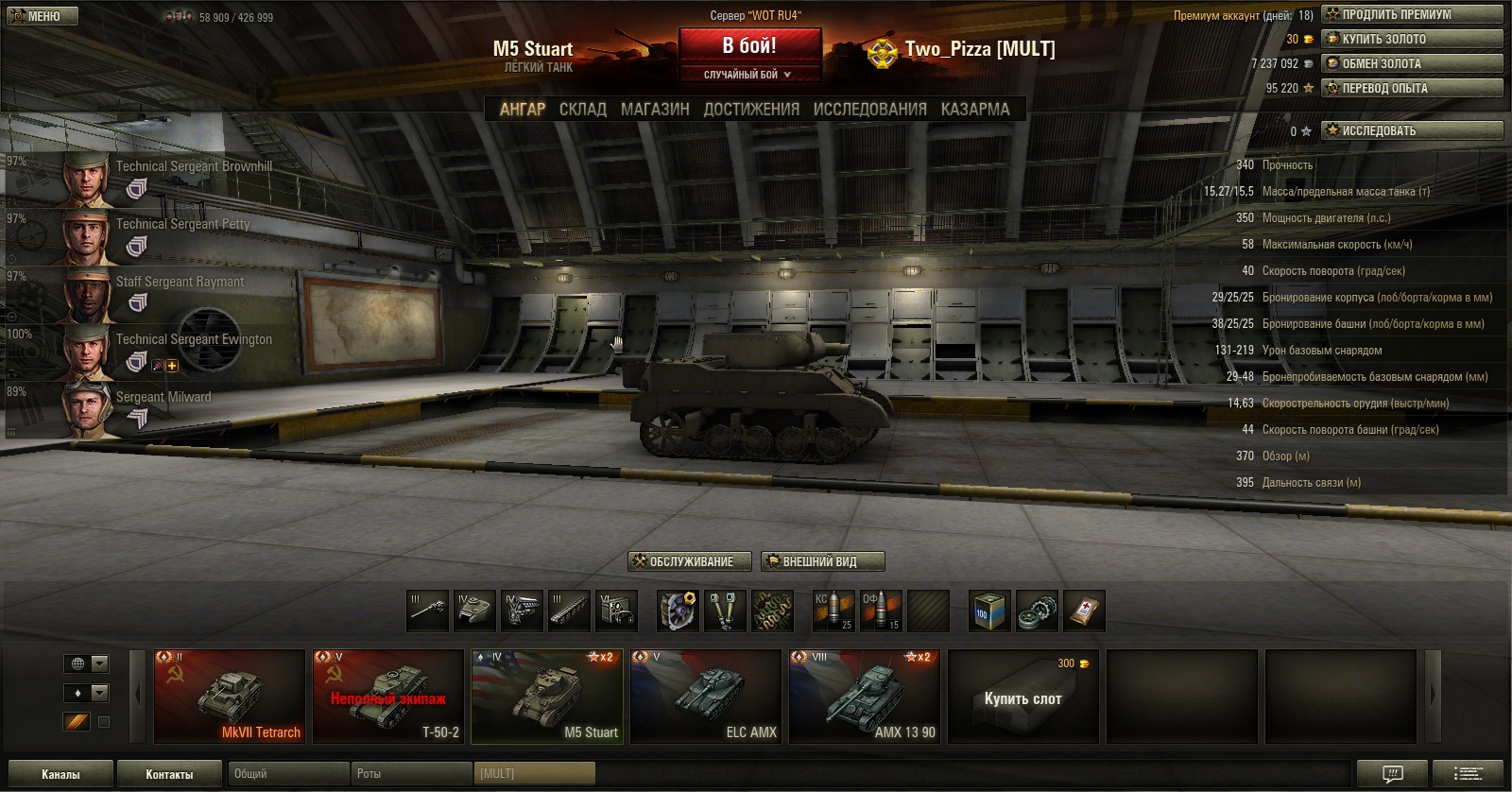The width and height of the screenshot is (1512, 792).
Task: Click КУПИТЬ ЗОЛОТО button
Action: pos(1412,39)
